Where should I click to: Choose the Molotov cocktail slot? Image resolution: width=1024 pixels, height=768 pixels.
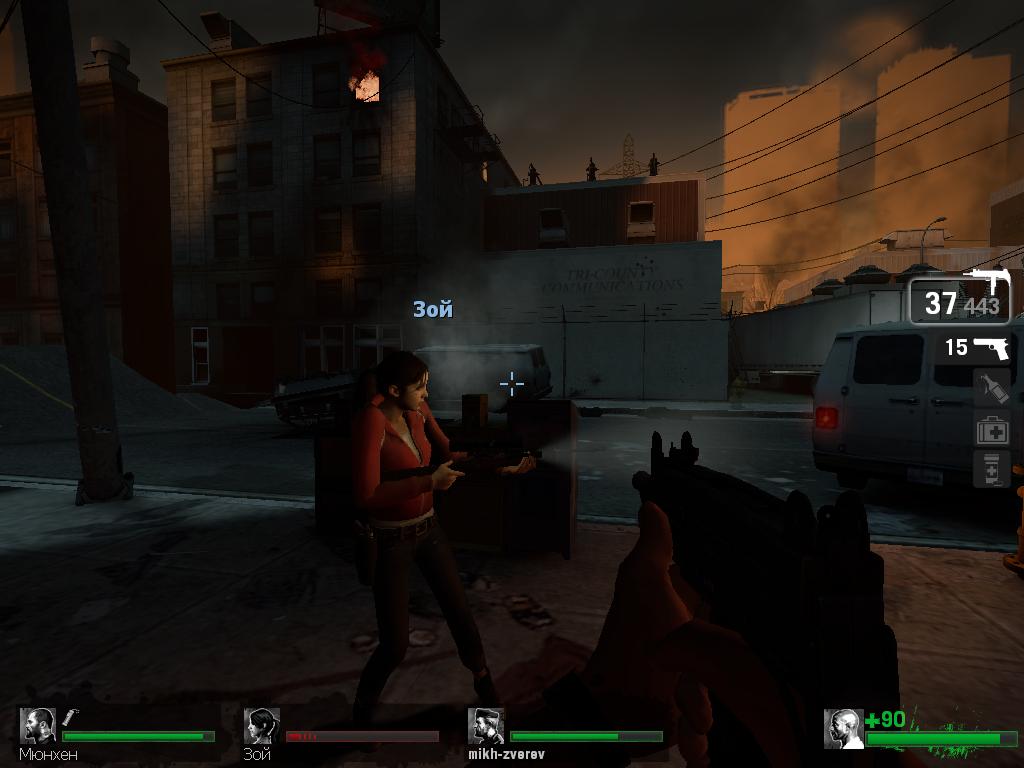point(992,388)
